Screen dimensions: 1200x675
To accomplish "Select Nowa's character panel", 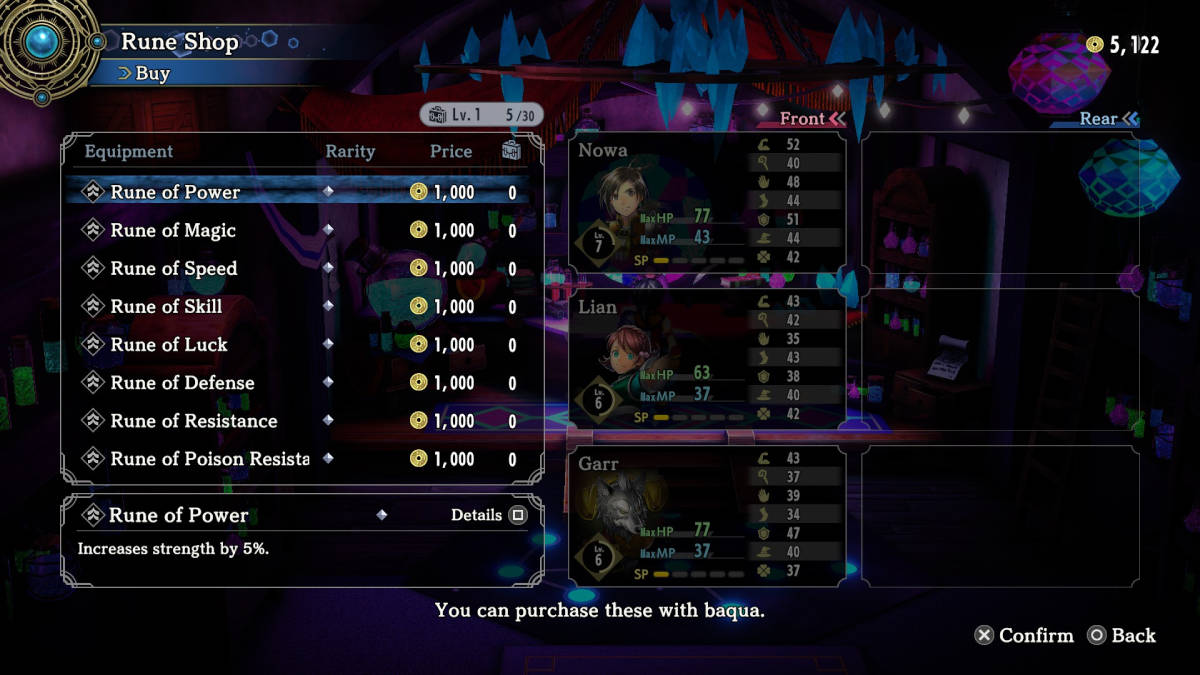I will point(707,203).
